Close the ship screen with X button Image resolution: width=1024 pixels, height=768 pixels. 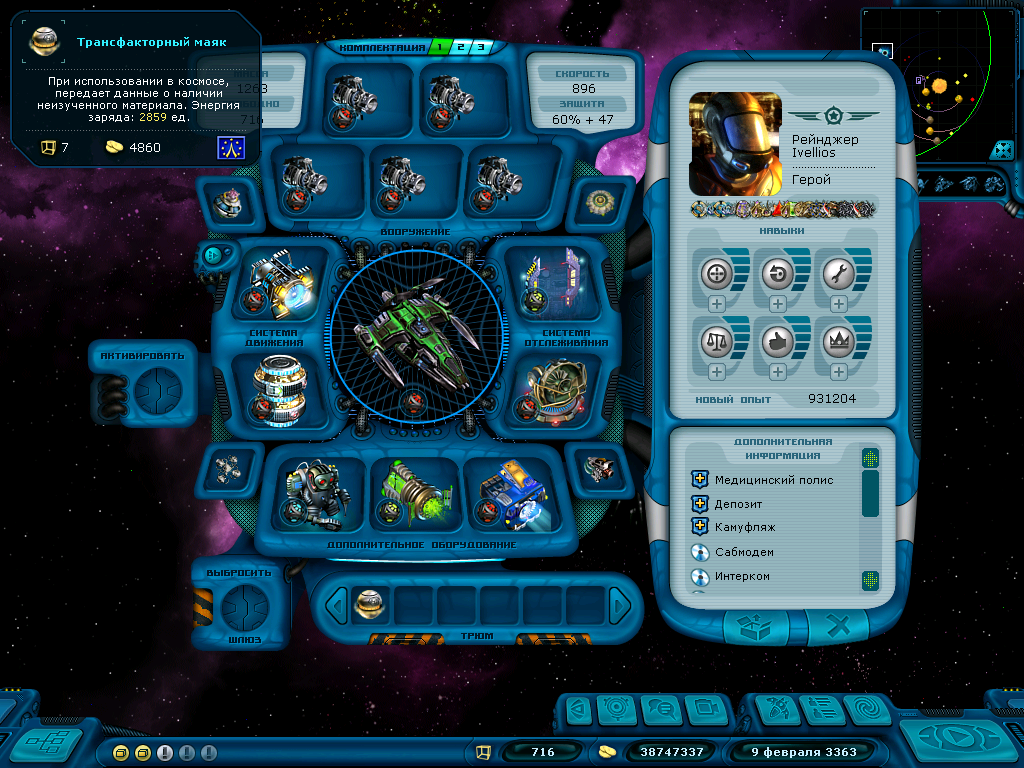coord(838,627)
